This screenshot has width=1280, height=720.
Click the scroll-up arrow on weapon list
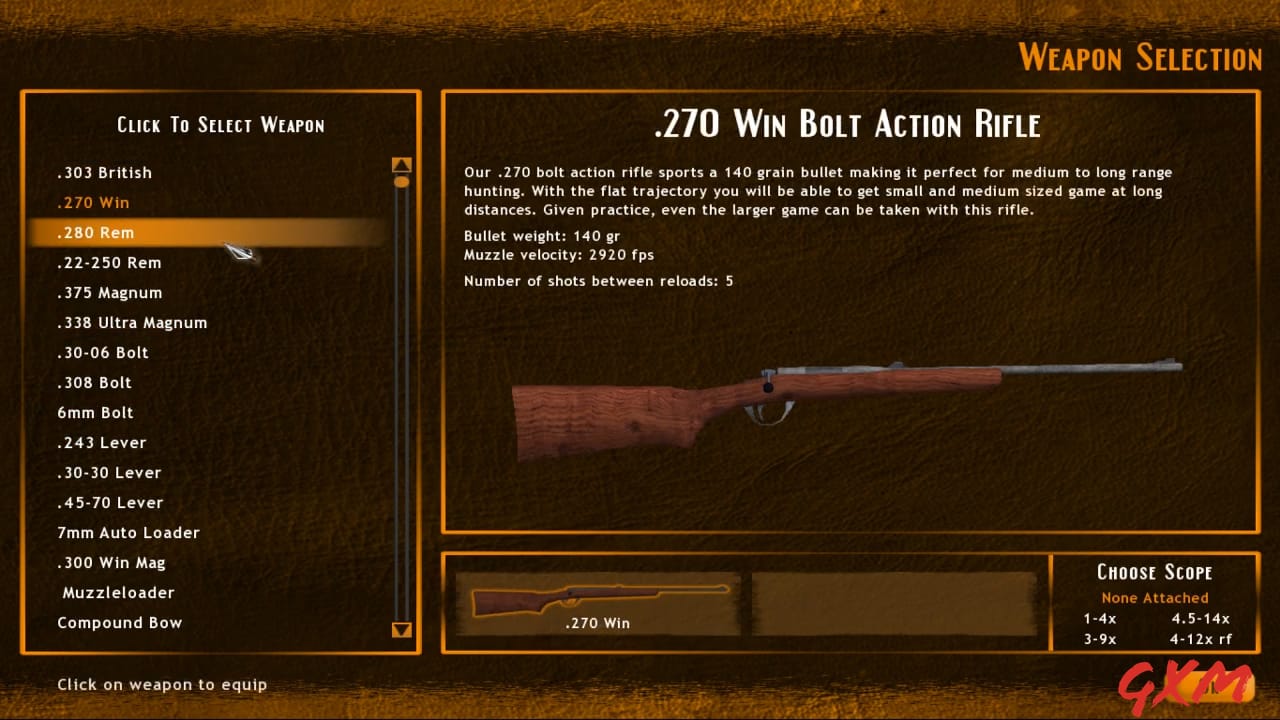(x=402, y=164)
